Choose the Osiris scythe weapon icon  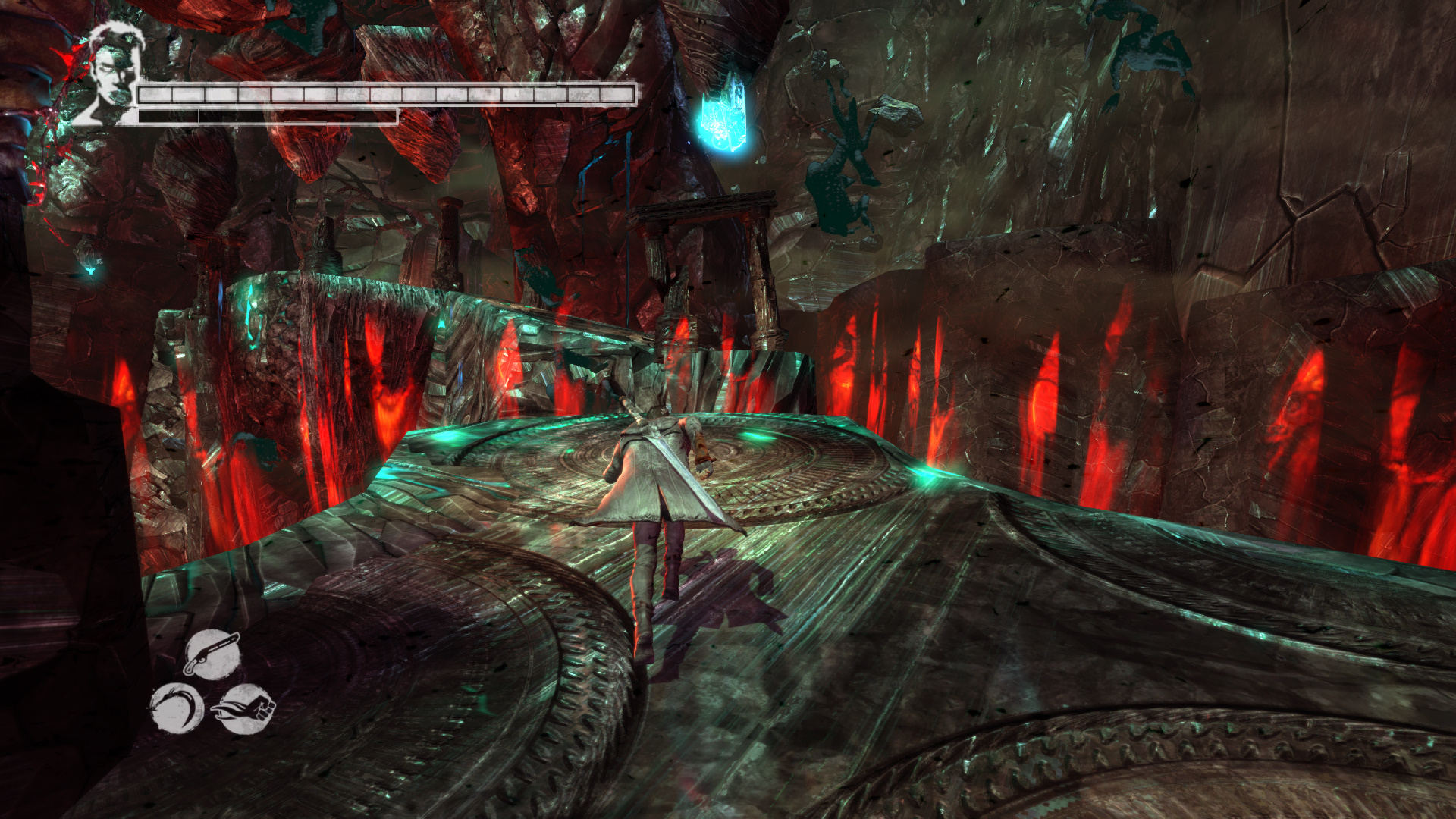pyautogui.click(x=177, y=709)
